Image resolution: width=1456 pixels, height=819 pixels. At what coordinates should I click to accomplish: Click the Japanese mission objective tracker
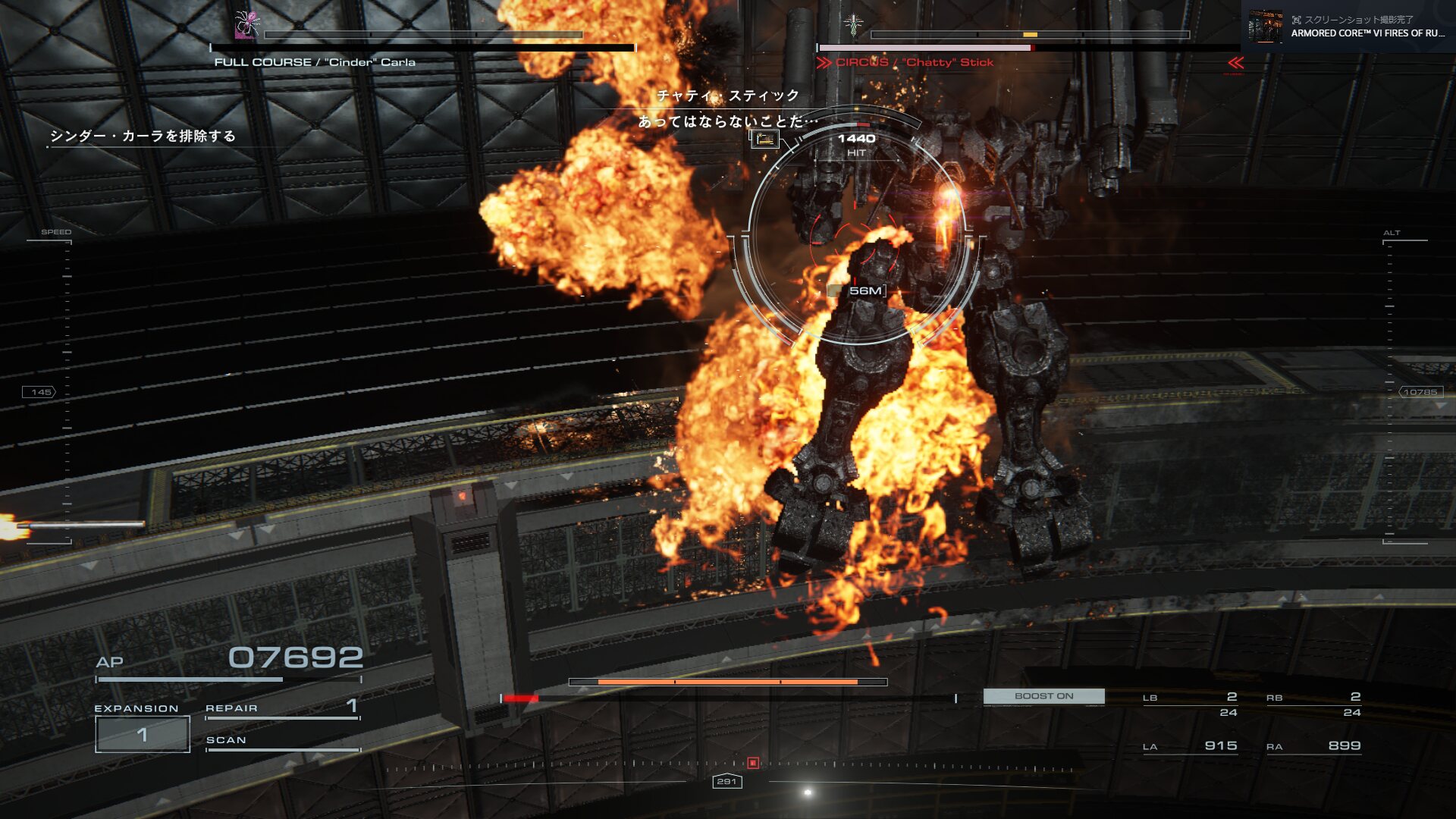pos(143,136)
